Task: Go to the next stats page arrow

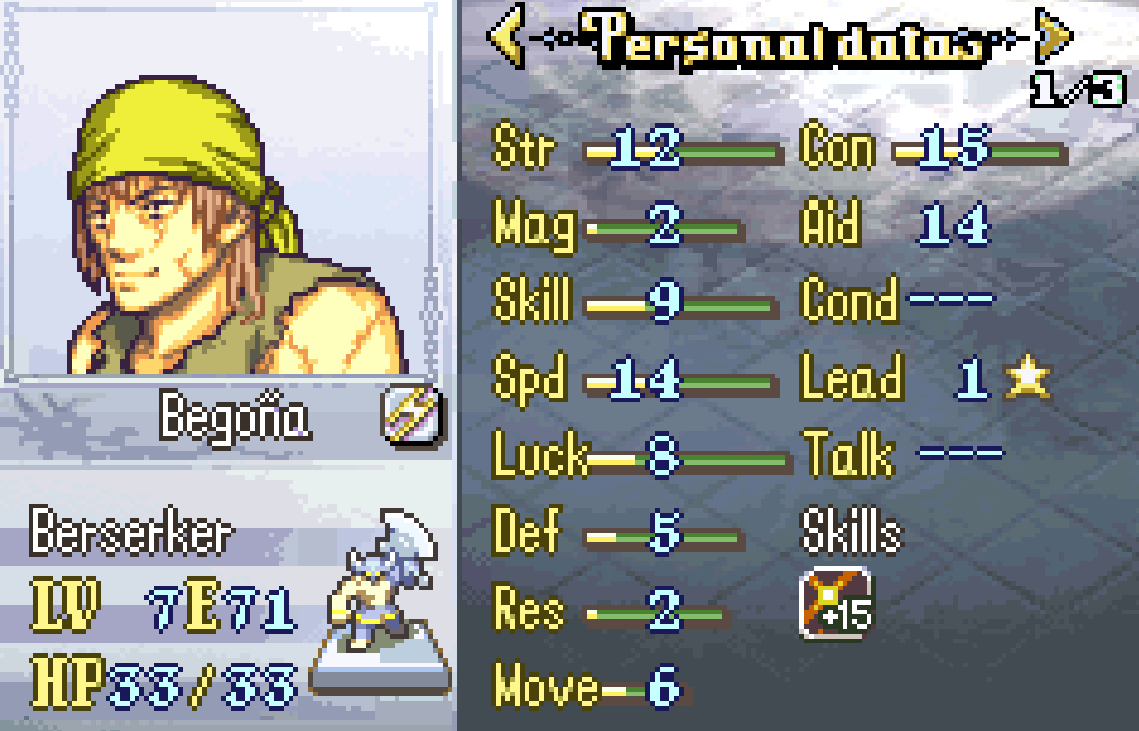Action: 1054,37
